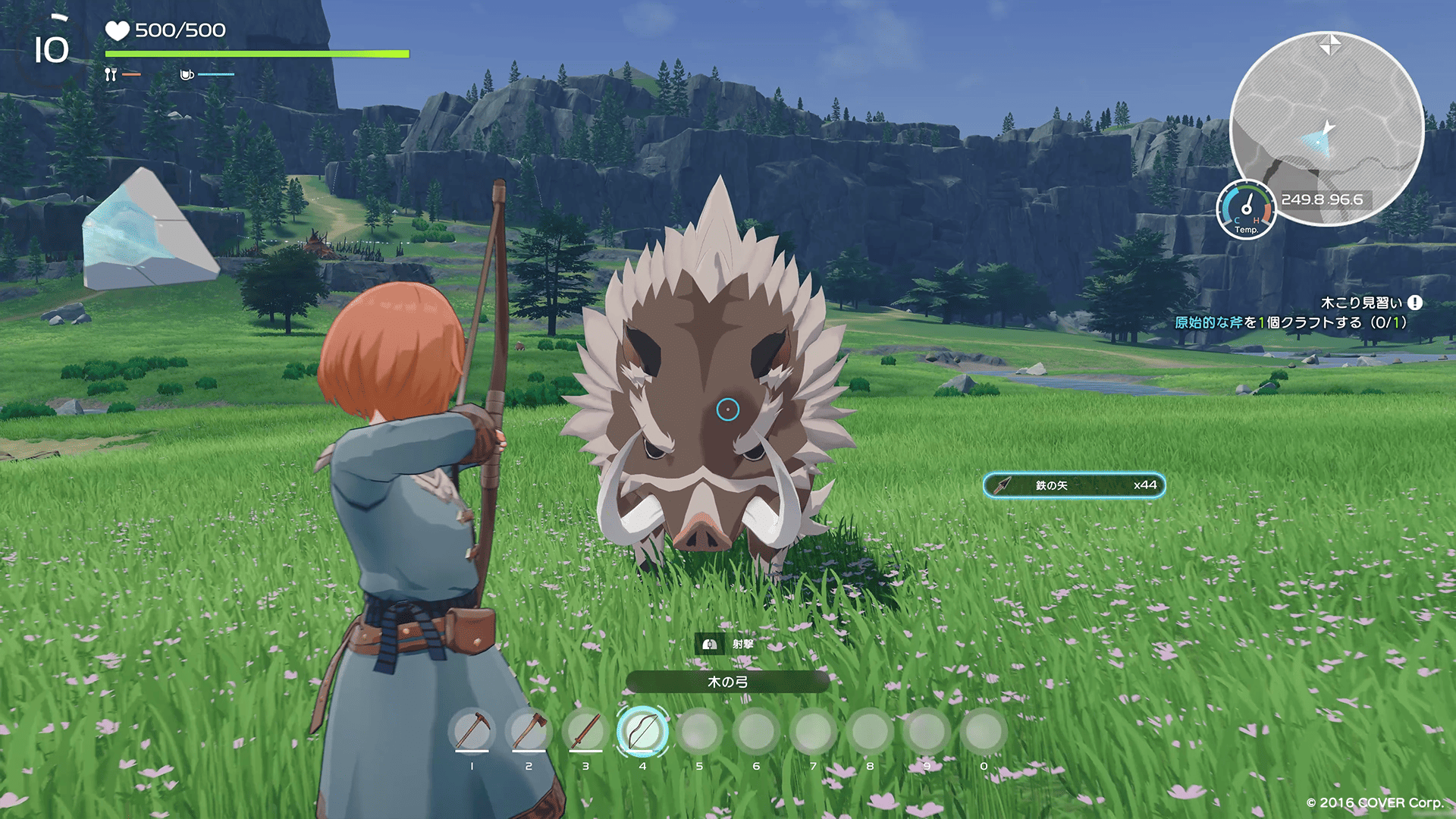1456x819 pixels.
Task: Open the 木こり見習い quest tracker
Action: click(x=1361, y=303)
